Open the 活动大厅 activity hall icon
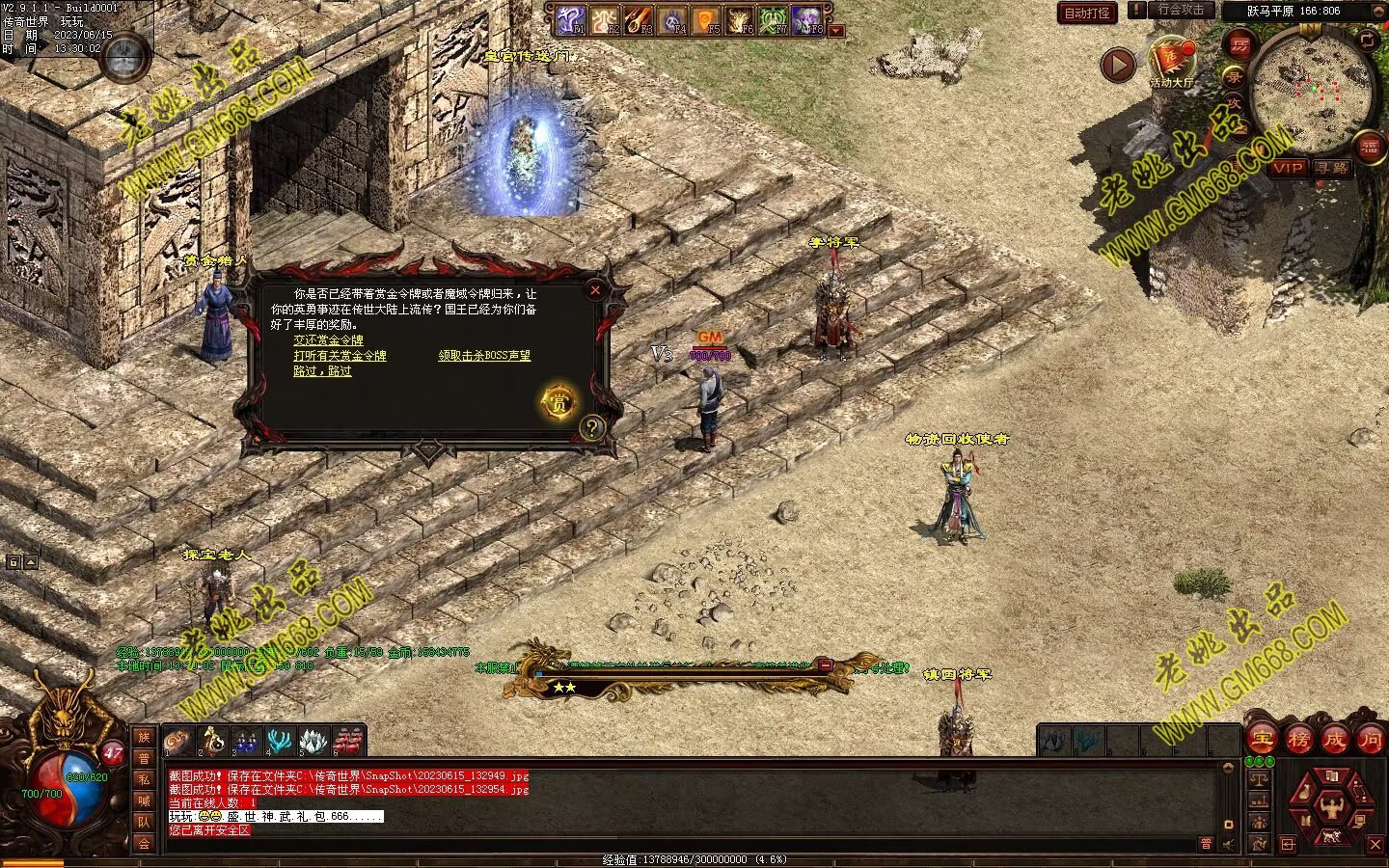The width and height of the screenshot is (1389, 868). click(1171, 60)
